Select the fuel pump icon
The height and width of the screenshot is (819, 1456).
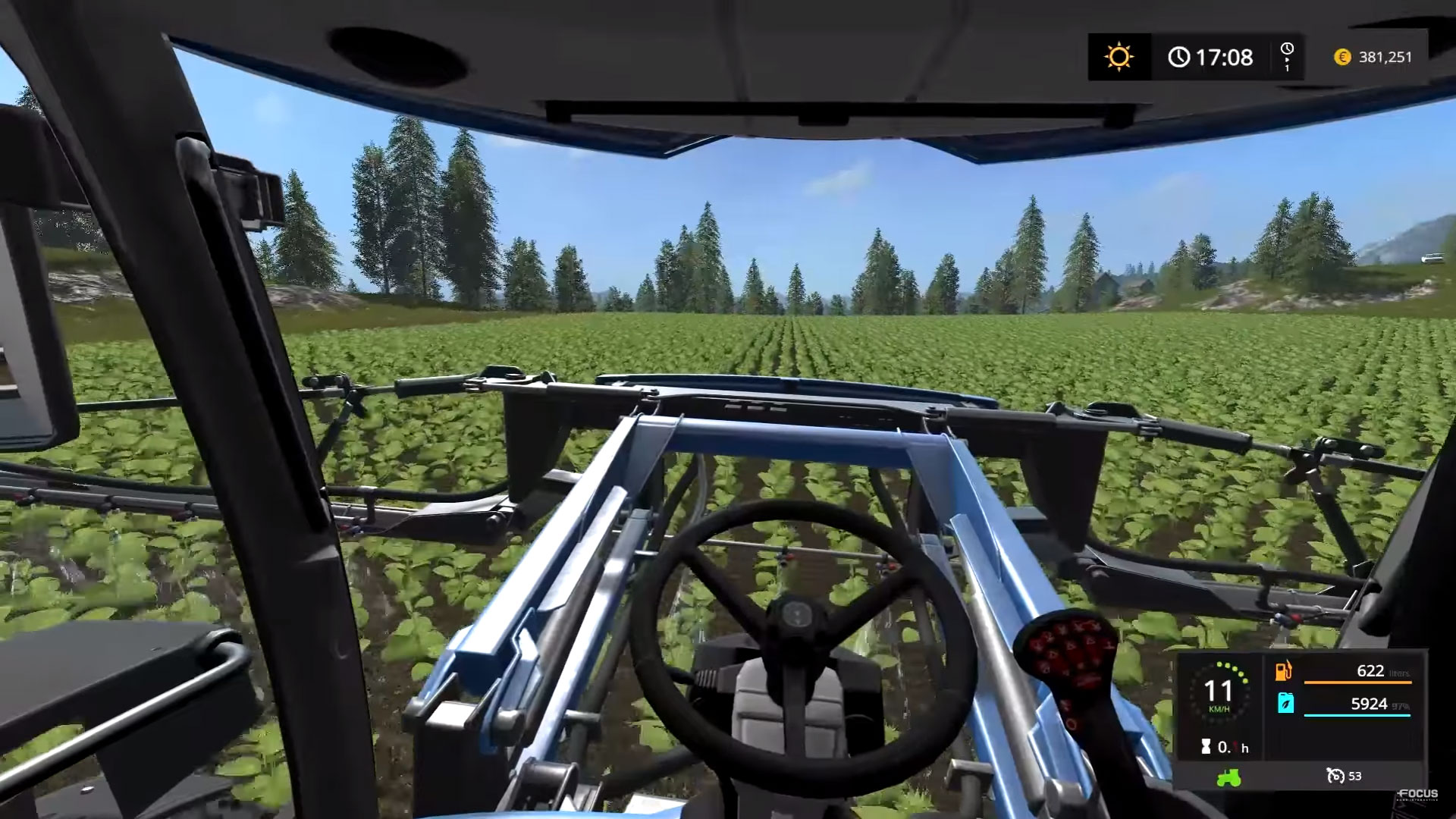[1284, 670]
